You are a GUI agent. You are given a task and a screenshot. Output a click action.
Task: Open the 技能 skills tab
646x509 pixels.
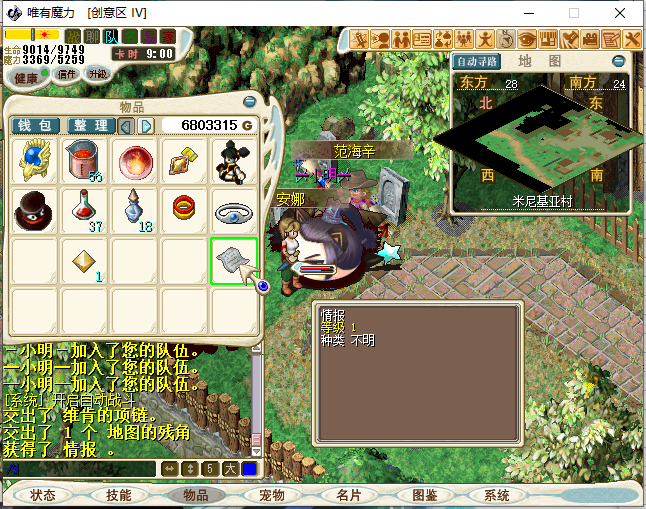(119, 495)
